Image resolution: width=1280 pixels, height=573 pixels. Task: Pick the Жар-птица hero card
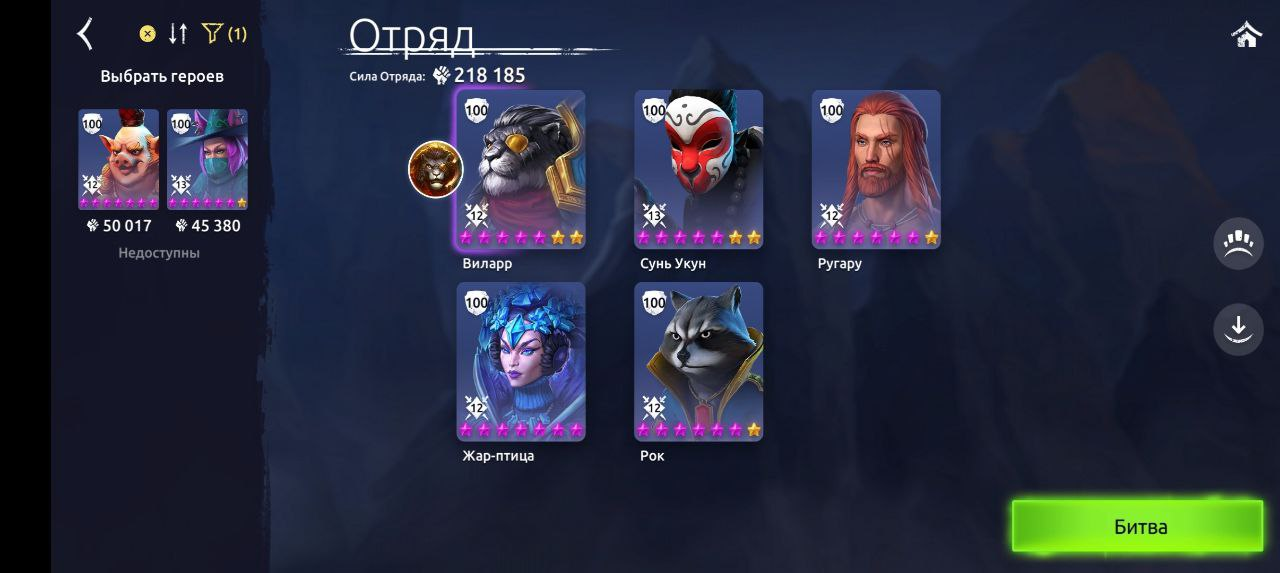click(x=521, y=361)
